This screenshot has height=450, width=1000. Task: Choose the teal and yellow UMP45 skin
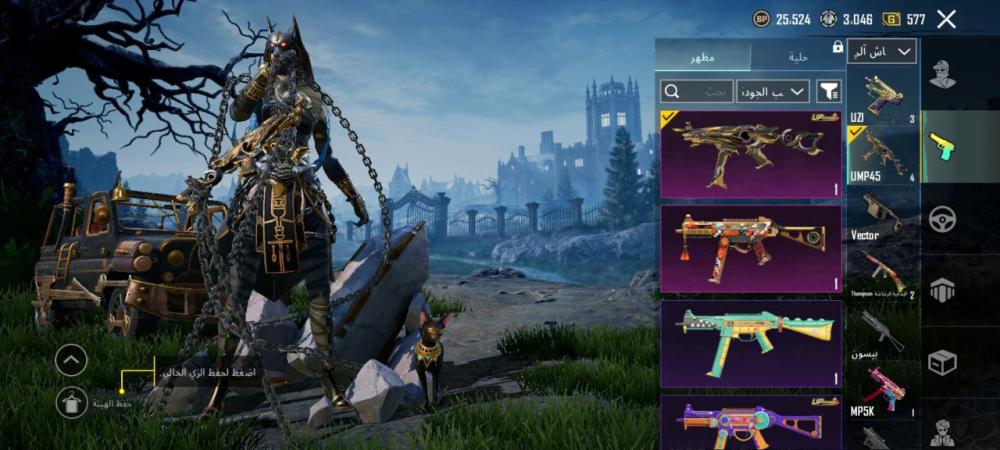(751, 343)
